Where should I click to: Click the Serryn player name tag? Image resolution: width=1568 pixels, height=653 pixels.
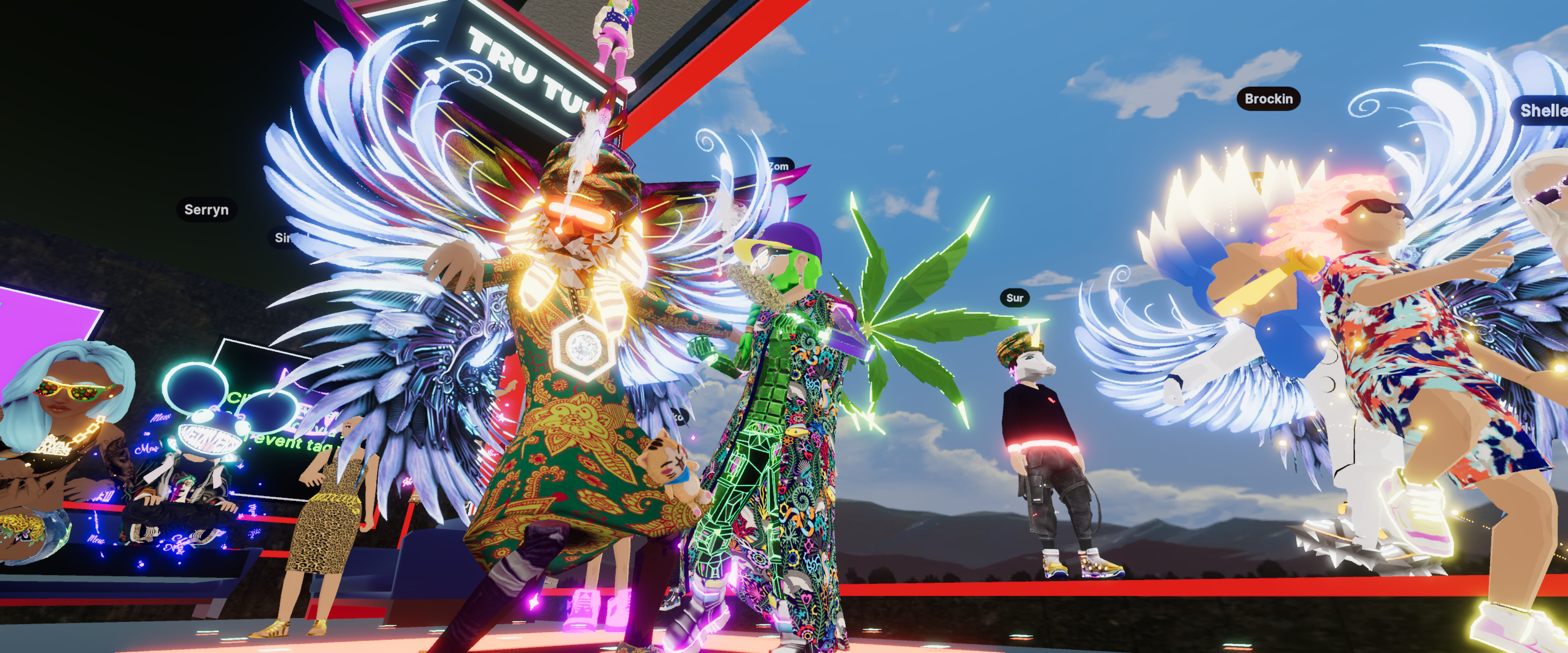click(x=206, y=209)
